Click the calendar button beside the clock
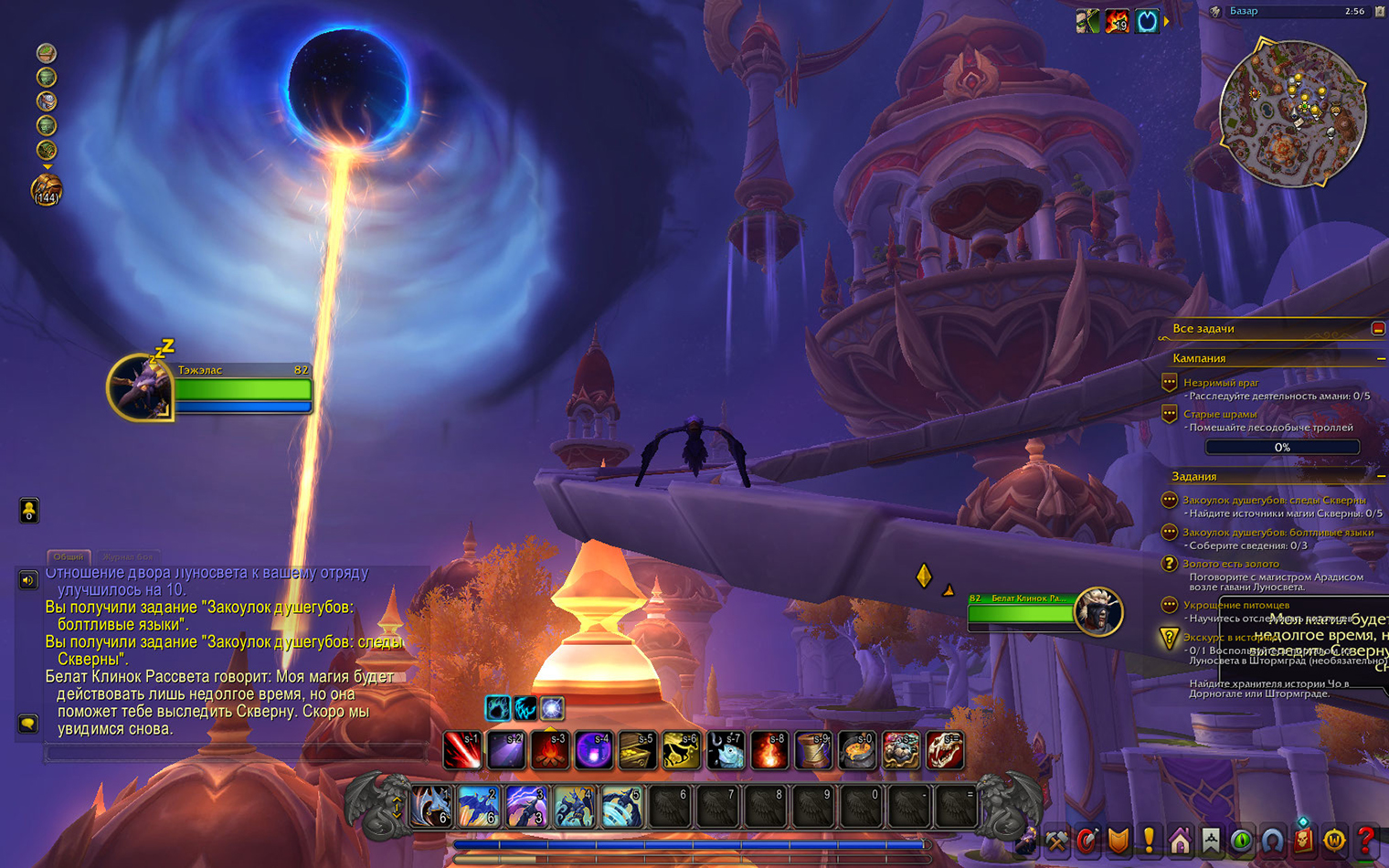This screenshot has height=868, width=1389. click(x=1379, y=11)
